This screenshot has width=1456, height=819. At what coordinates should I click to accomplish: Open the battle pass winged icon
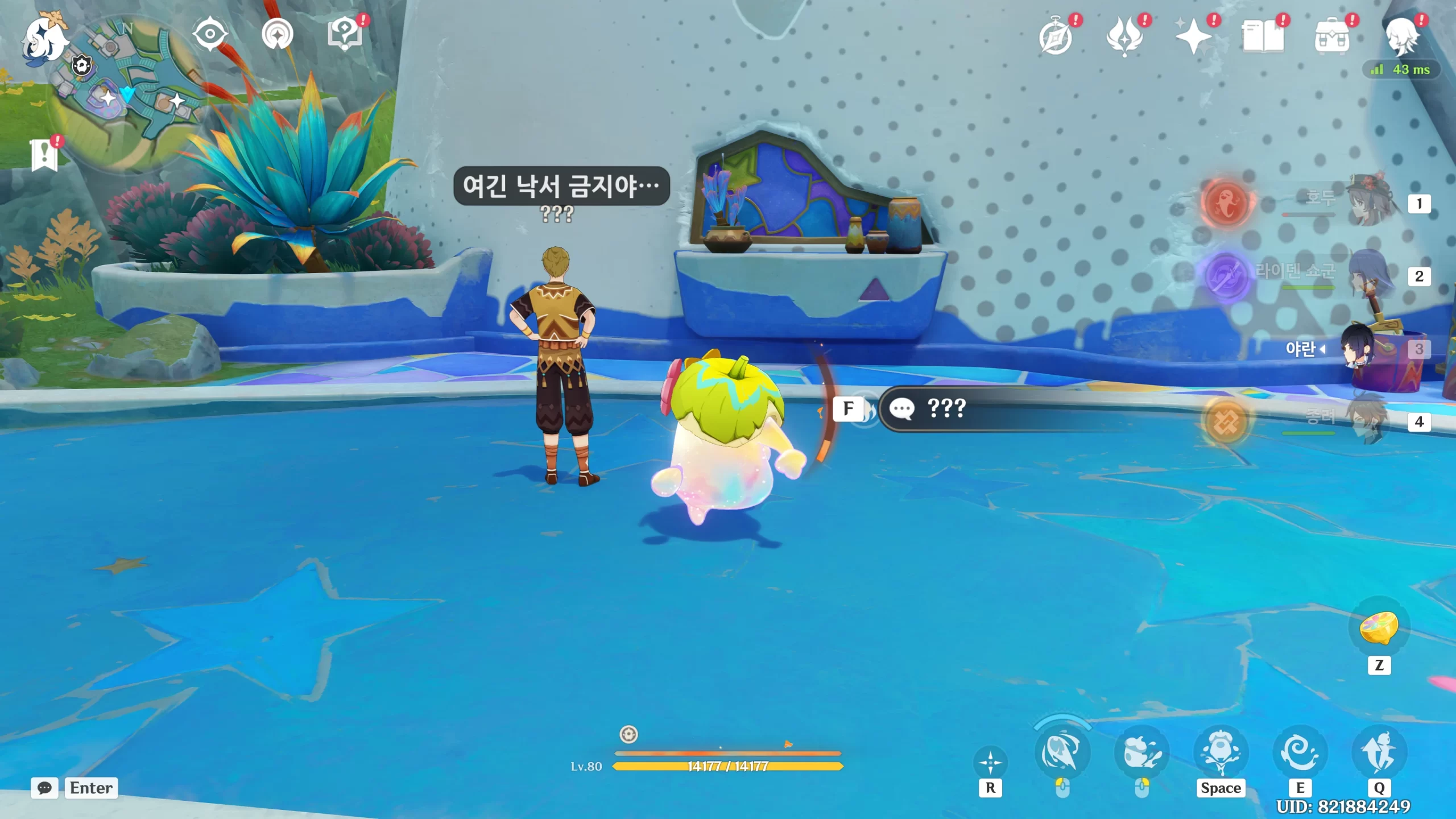click(1124, 38)
